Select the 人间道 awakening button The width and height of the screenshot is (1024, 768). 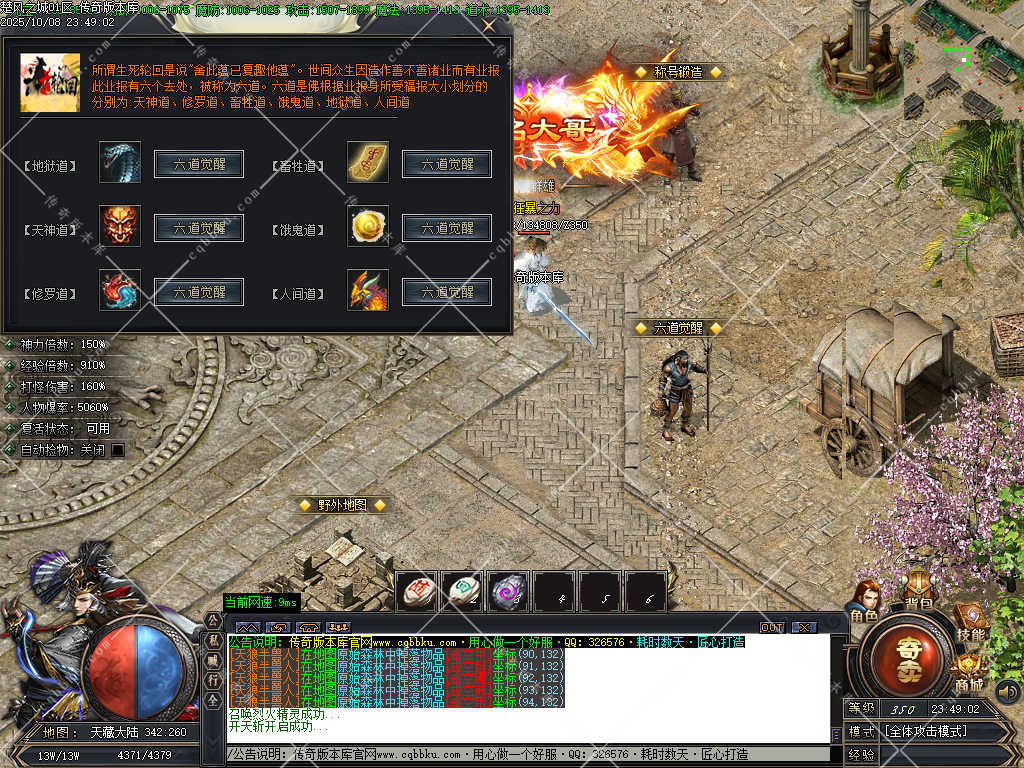[x=446, y=293]
